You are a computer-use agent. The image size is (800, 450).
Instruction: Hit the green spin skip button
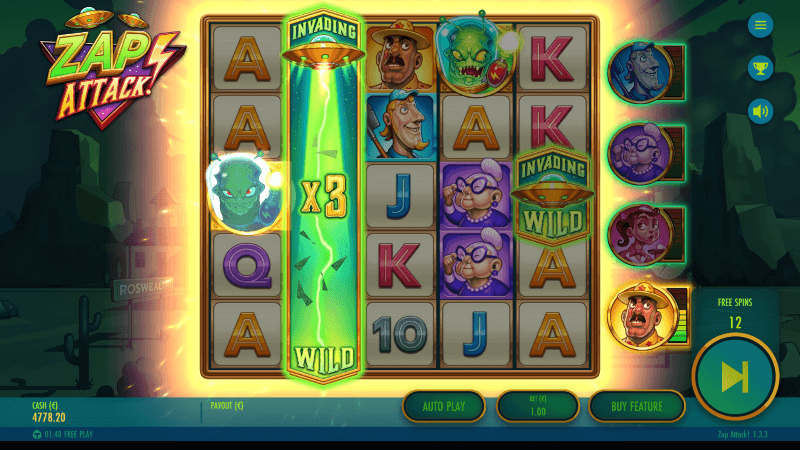point(735,375)
